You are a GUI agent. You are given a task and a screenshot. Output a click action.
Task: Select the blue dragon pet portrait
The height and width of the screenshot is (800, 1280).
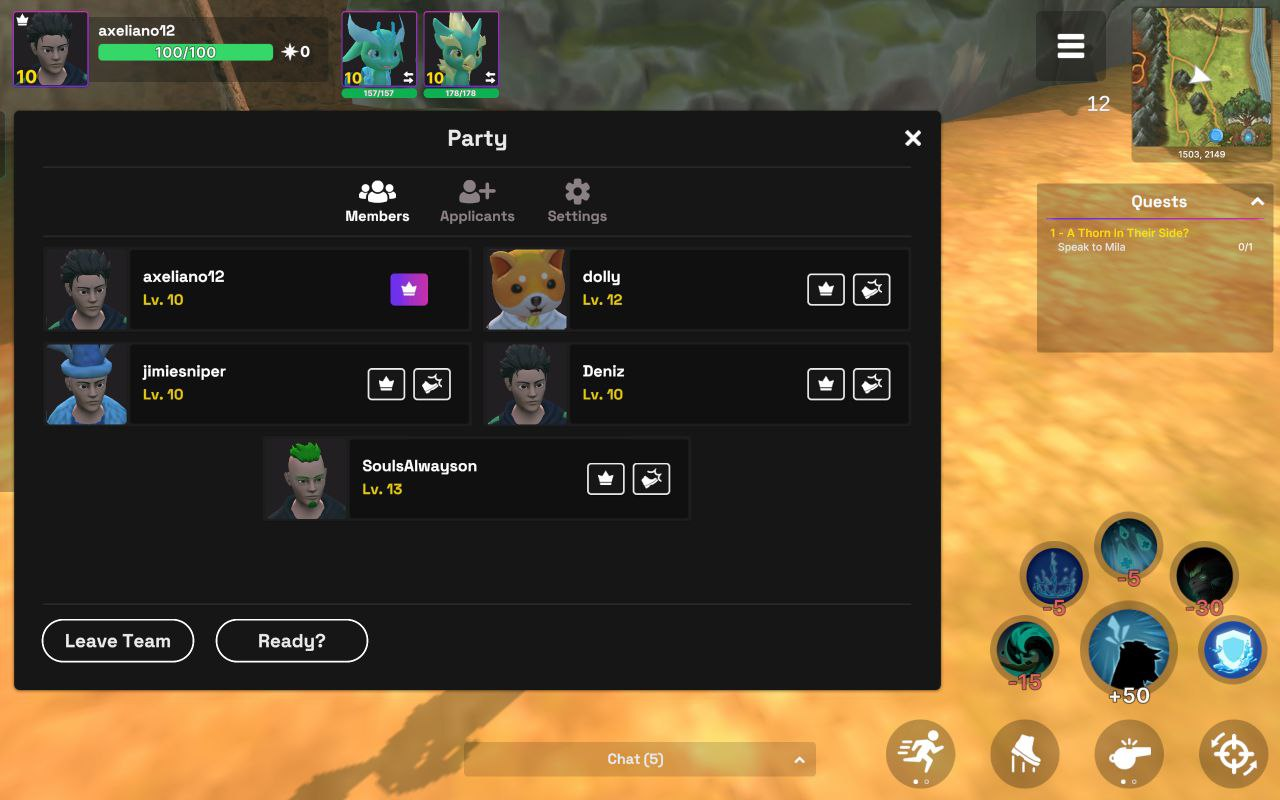(x=379, y=50)
